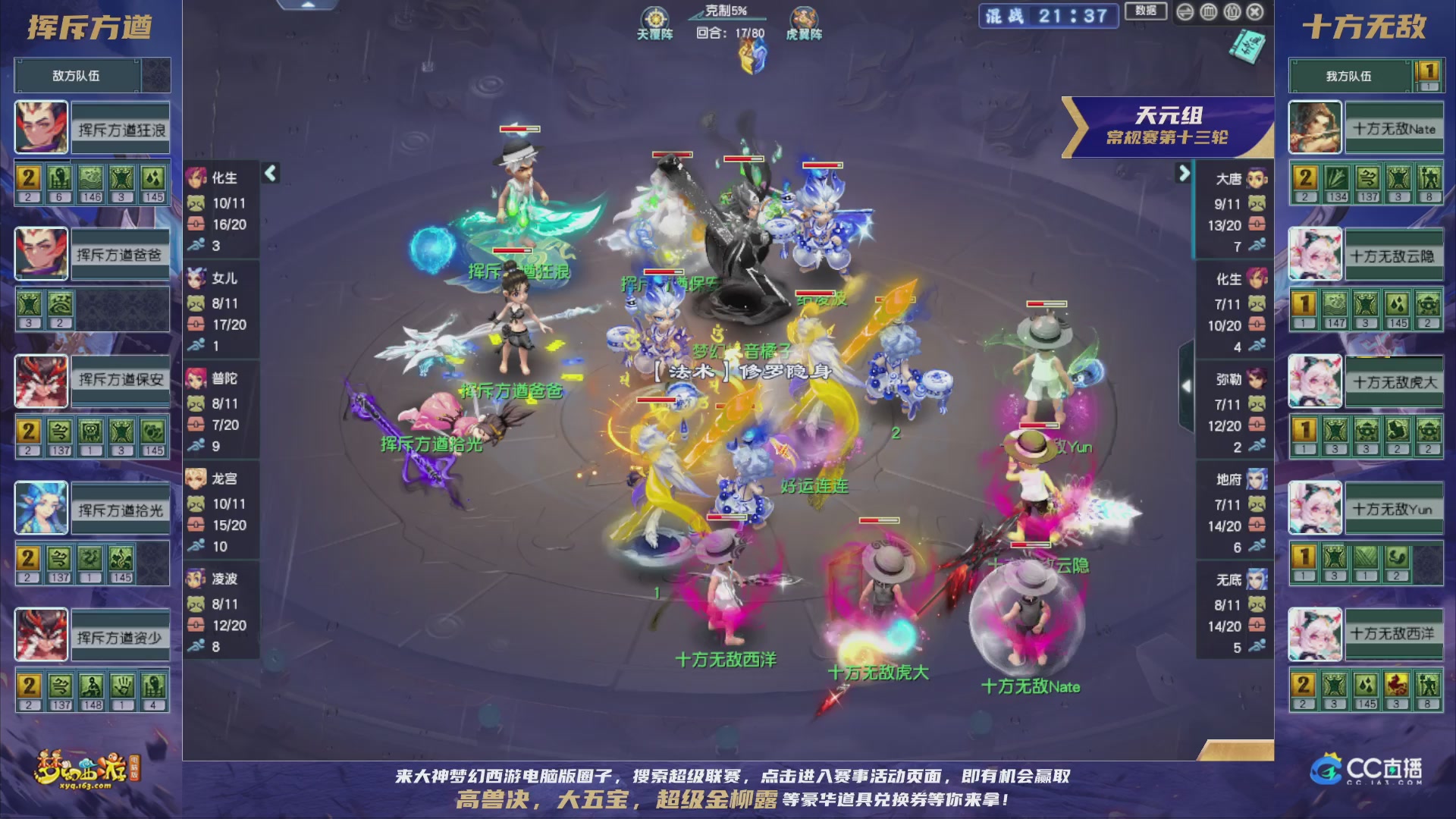Toggle the gift box icon in top toolbar
1456x819 pixels.
1232,12
